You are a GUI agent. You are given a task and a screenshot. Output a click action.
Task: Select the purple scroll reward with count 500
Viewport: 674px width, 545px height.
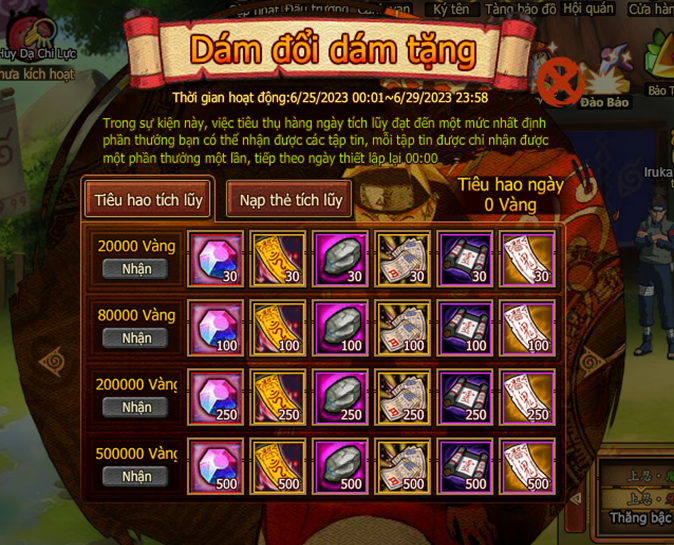coord(465,466)
